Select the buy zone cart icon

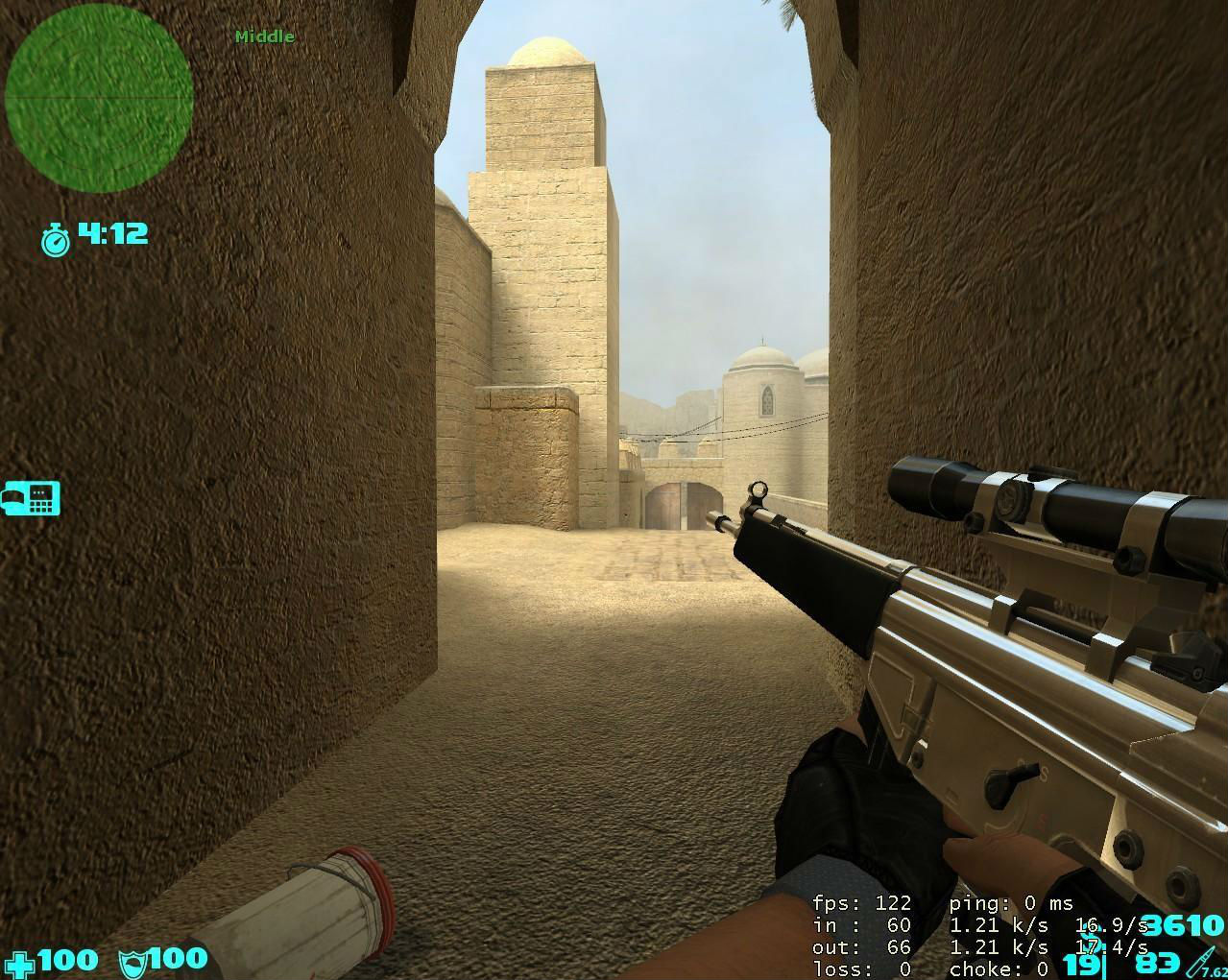pos(31,498)
